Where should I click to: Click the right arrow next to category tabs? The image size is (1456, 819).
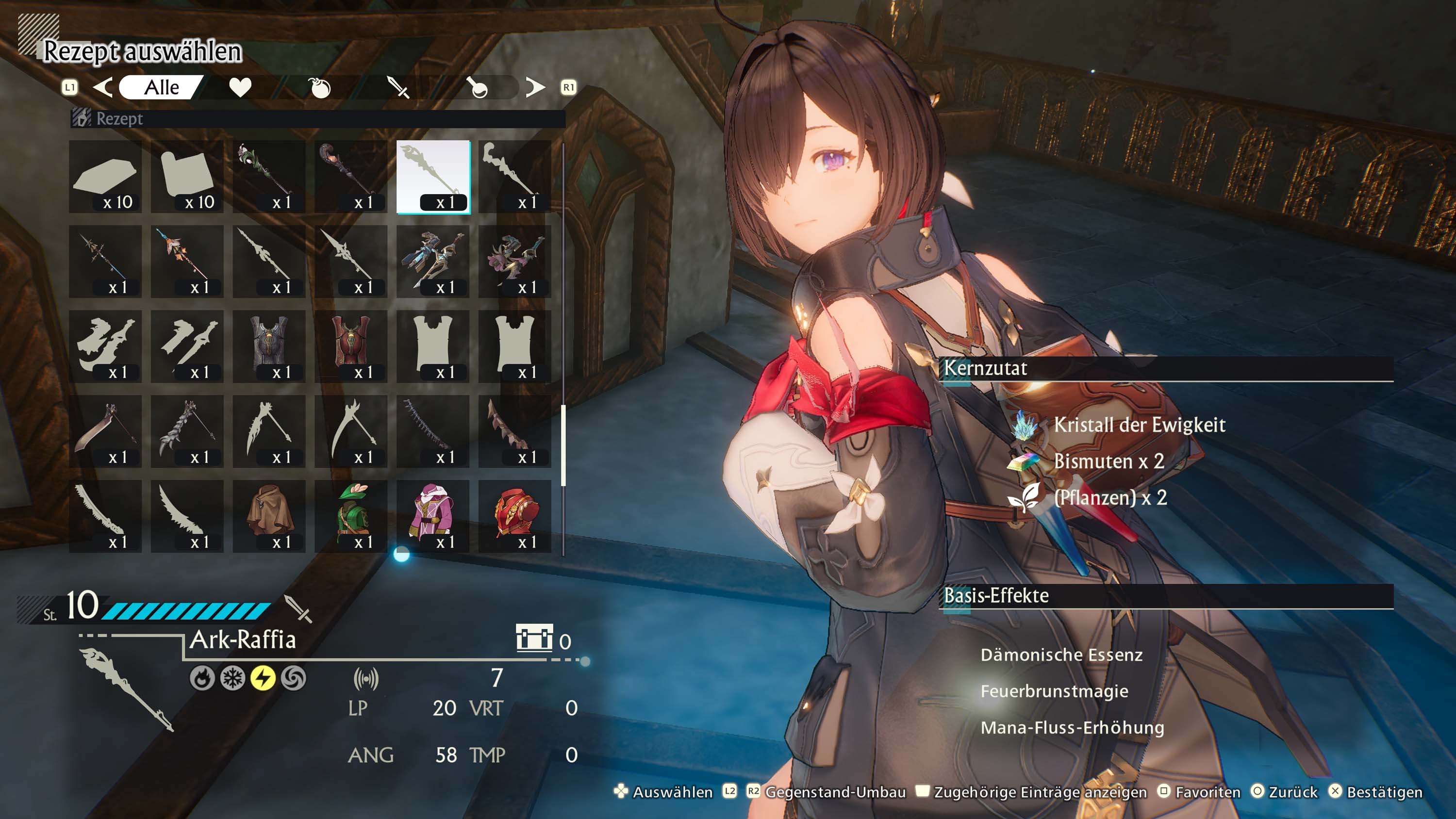pos(535,88)
